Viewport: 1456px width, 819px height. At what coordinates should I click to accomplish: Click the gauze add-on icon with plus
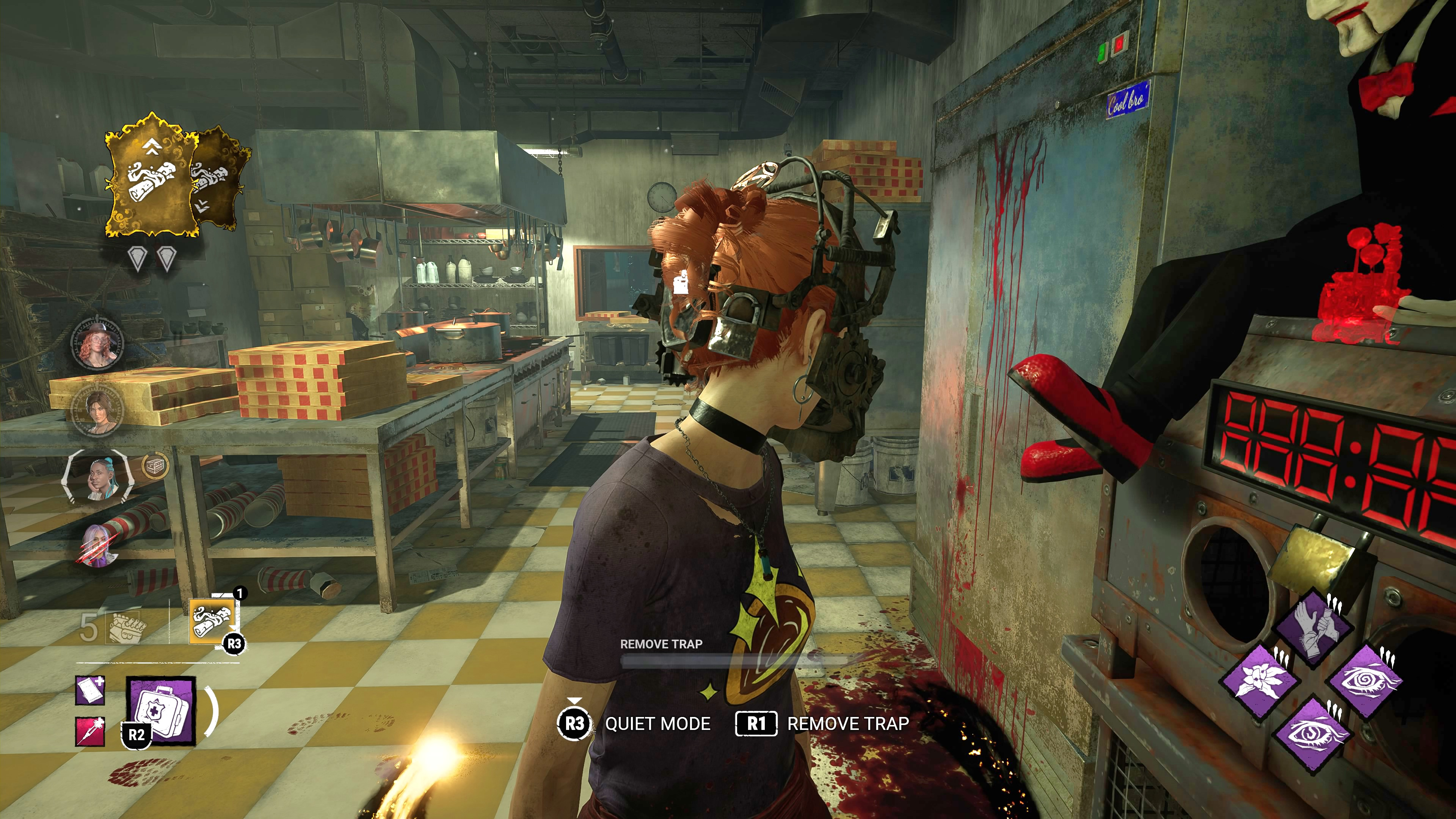click(x=91, y=691)
